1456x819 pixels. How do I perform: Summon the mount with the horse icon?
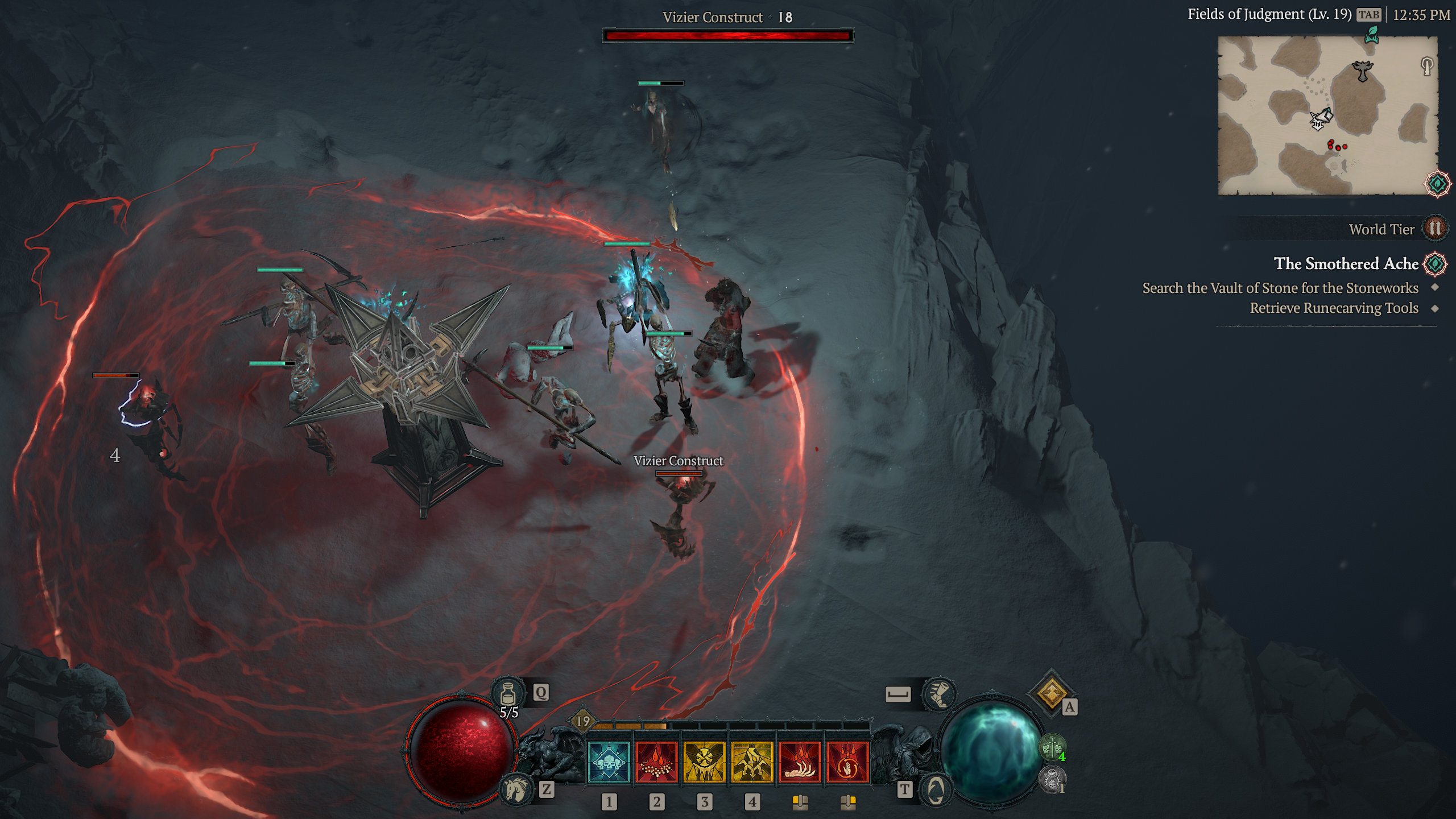click(517, 789)
